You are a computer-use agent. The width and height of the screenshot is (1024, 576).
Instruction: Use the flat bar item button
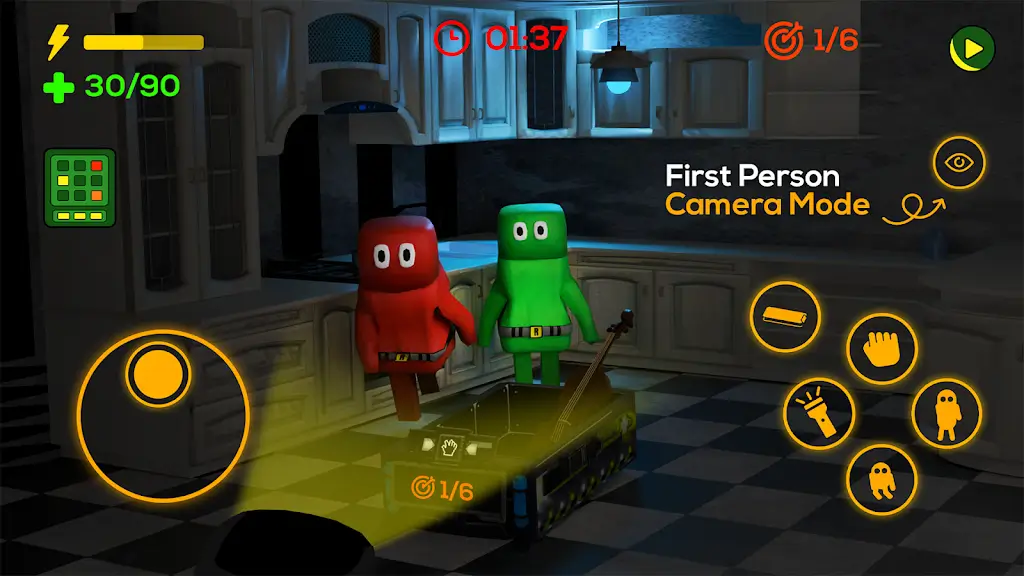(785, 316)
